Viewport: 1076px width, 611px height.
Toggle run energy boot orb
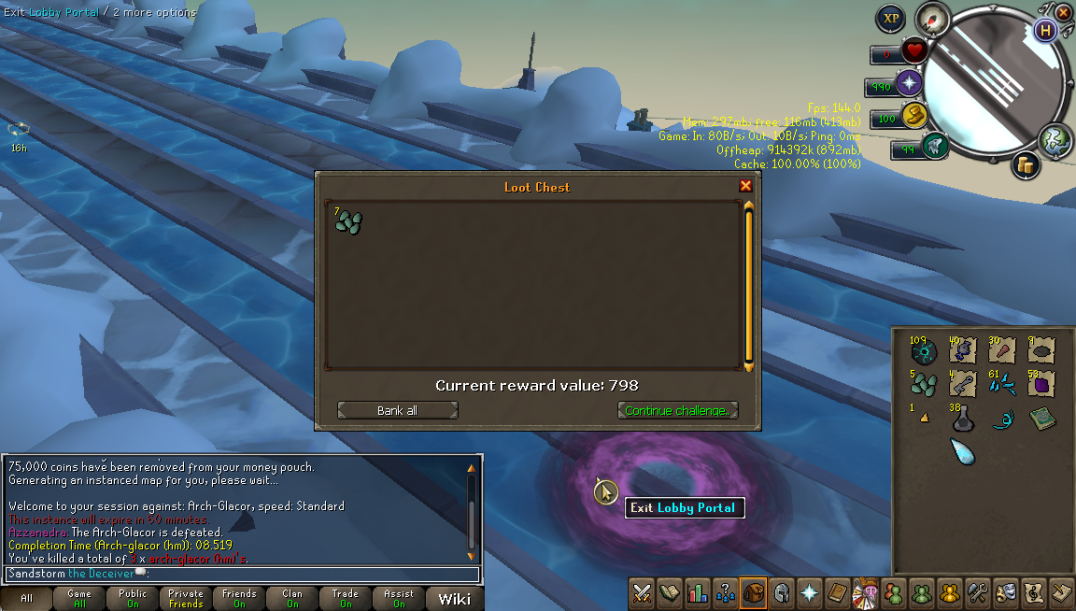[x=934, y=146]
